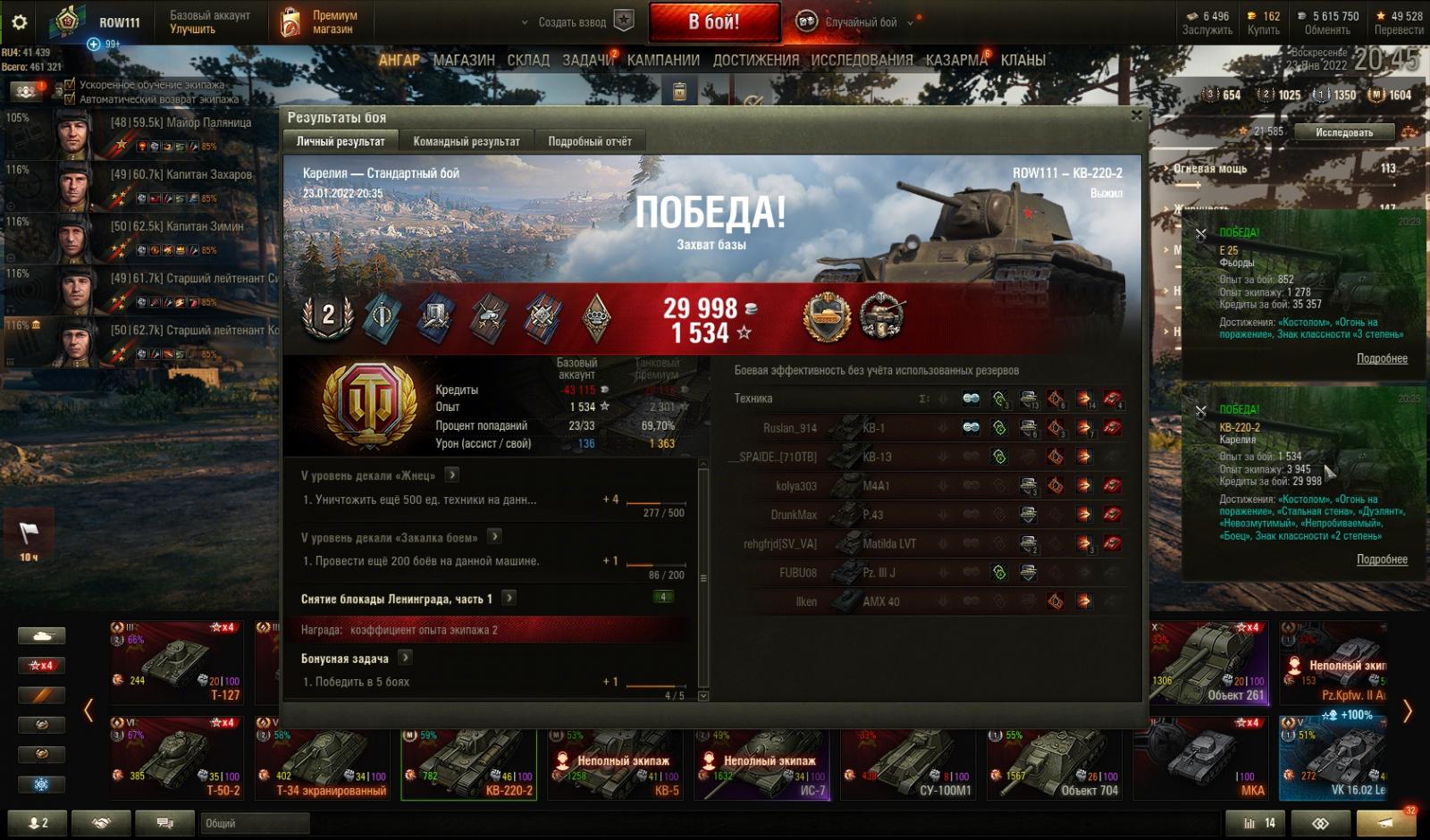Open the «Подробный отчёт» tab
1430x840 pixels.
(589, 141)
